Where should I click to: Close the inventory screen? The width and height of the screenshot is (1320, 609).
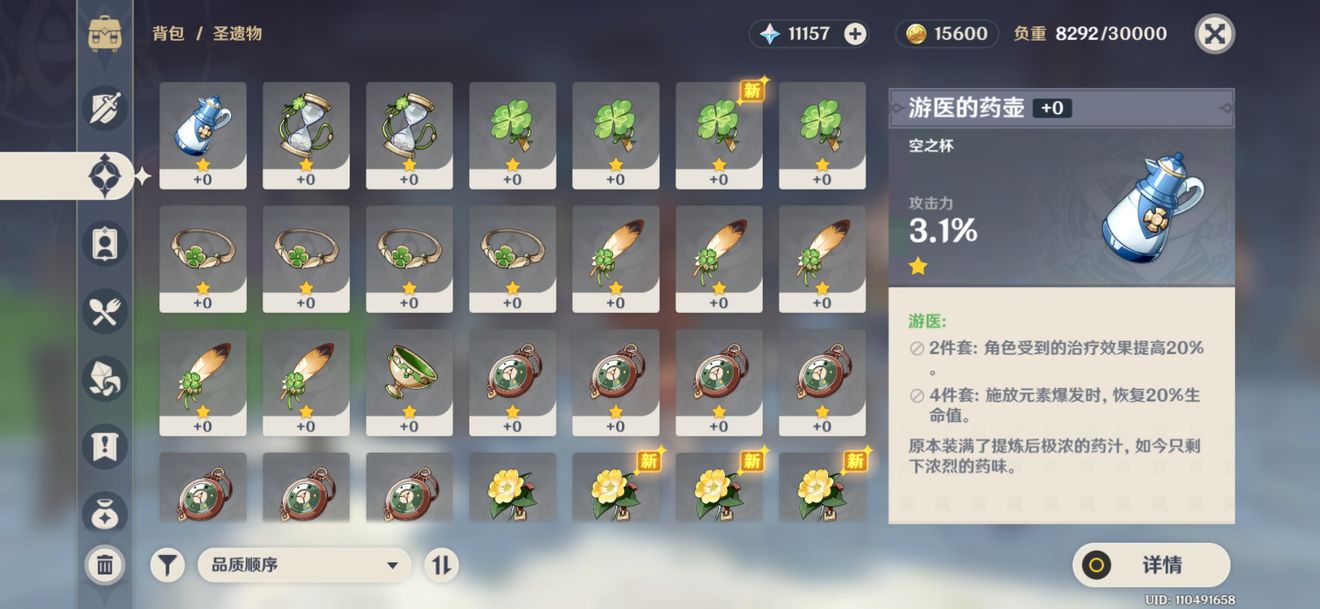click(x=1214, y=34)
